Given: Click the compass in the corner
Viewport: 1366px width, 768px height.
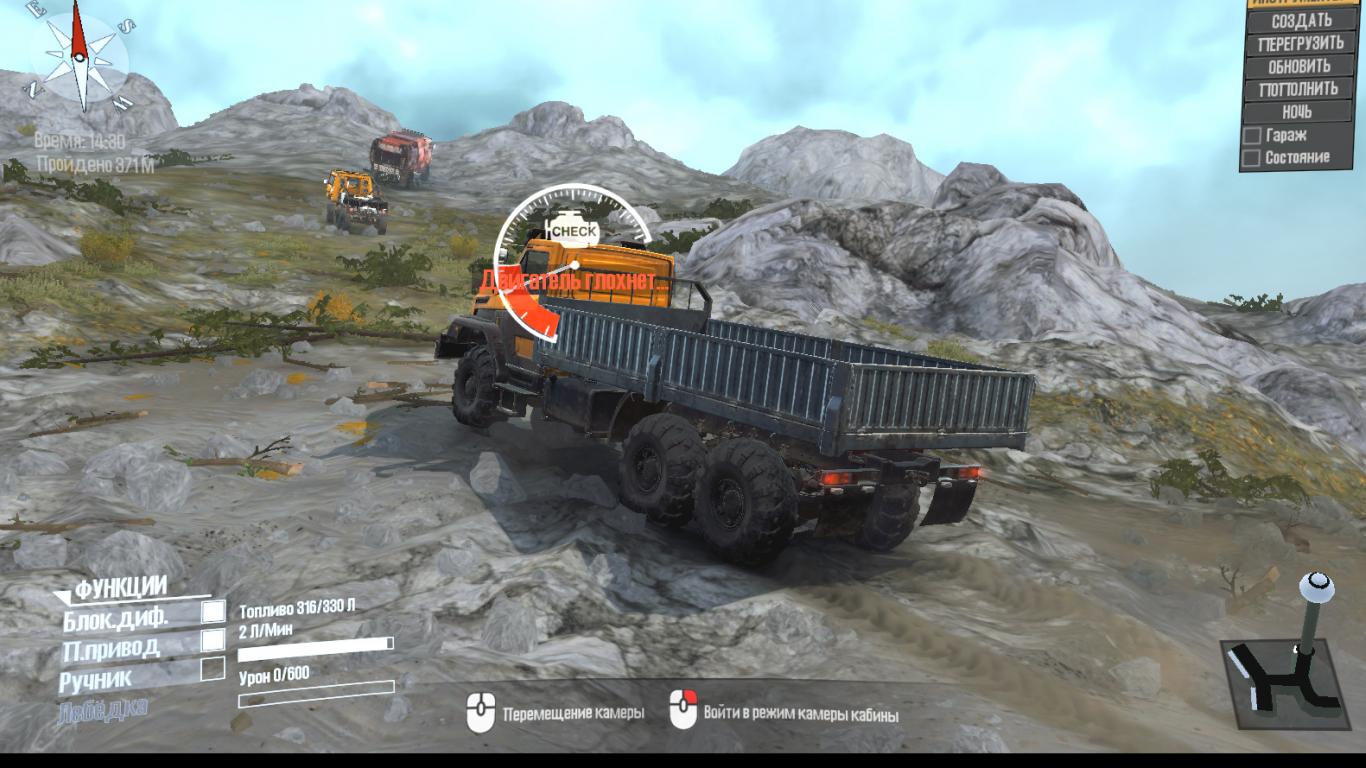Looking at the screenshot, I should [x=81, y=55].
